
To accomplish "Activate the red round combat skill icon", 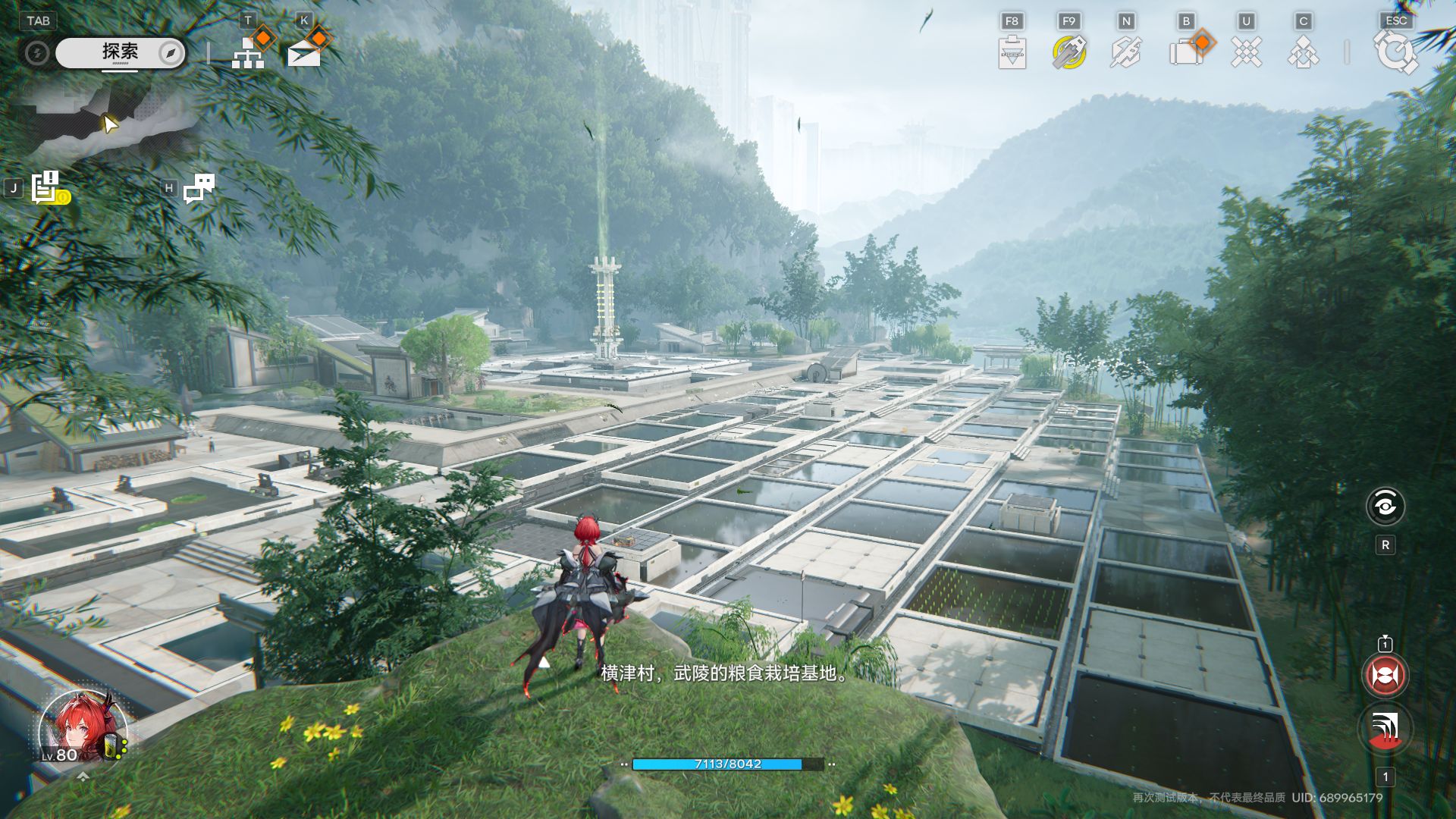I will 1385,675.
